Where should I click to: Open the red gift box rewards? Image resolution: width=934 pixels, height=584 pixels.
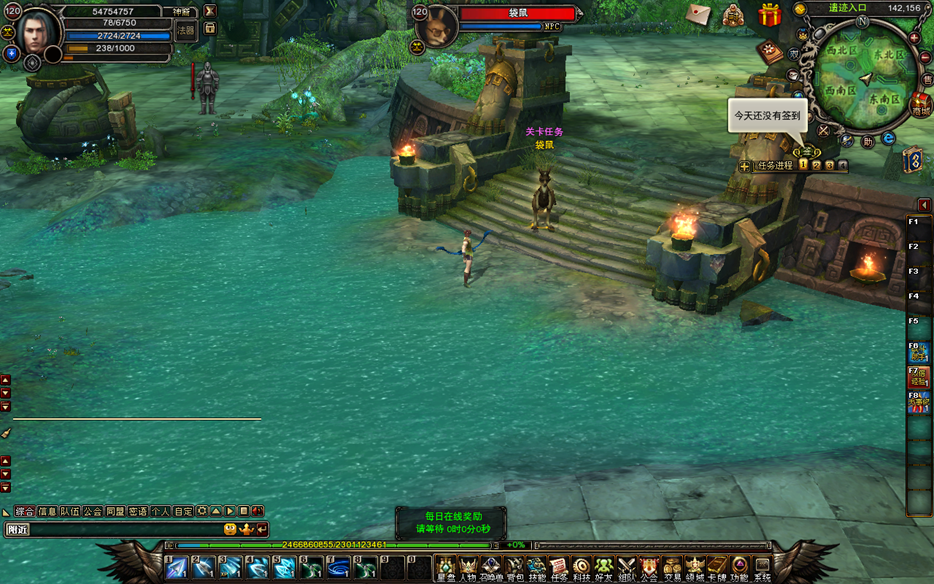pyautogui.click(x=769, y=15)
